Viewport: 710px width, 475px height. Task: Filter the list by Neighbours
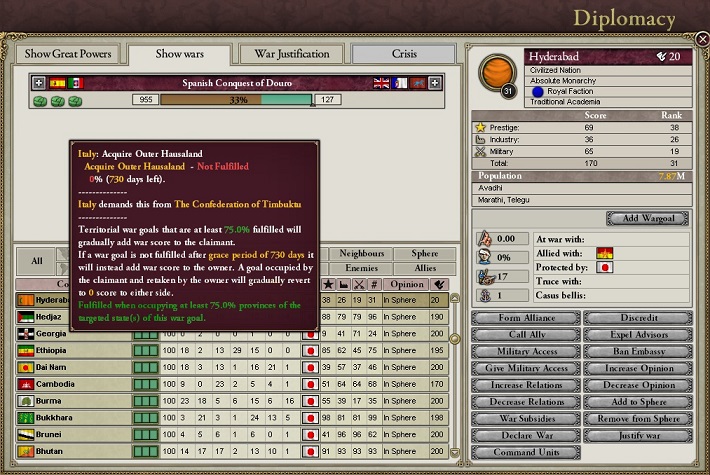click(361, 254)
